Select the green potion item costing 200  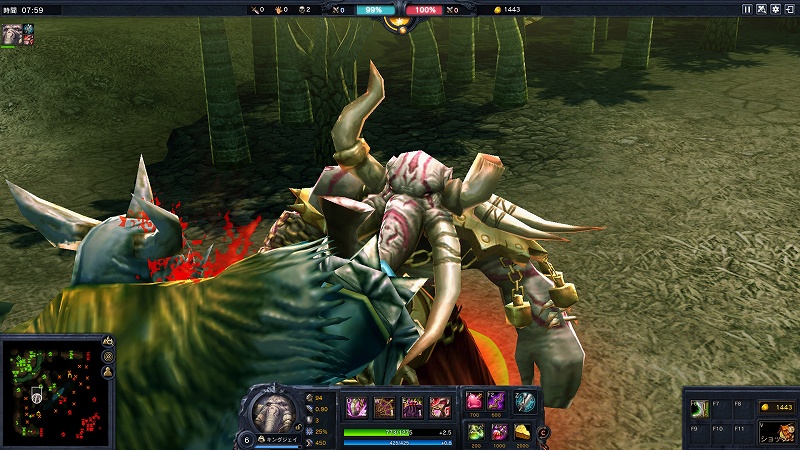[474, 431]
